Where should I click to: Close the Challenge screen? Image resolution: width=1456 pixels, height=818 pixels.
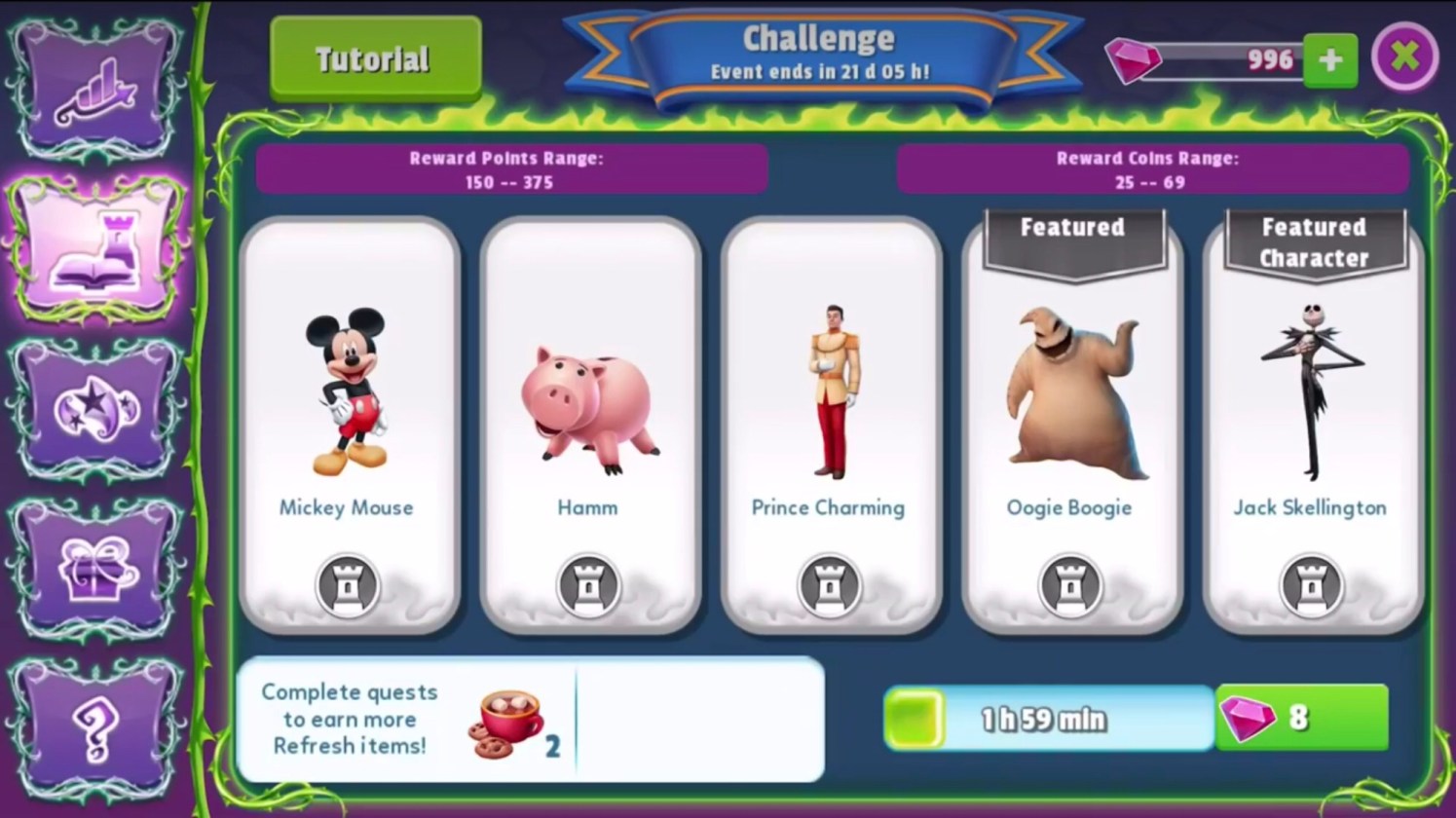[1404, 57]
